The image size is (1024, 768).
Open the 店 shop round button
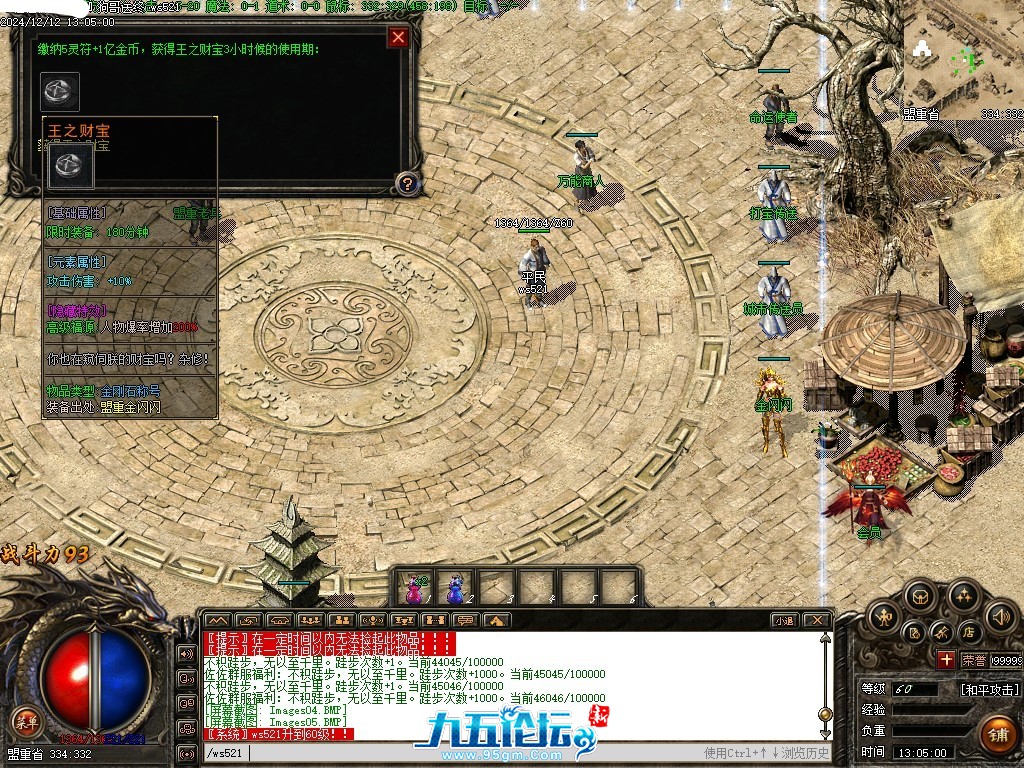point(969,632)
